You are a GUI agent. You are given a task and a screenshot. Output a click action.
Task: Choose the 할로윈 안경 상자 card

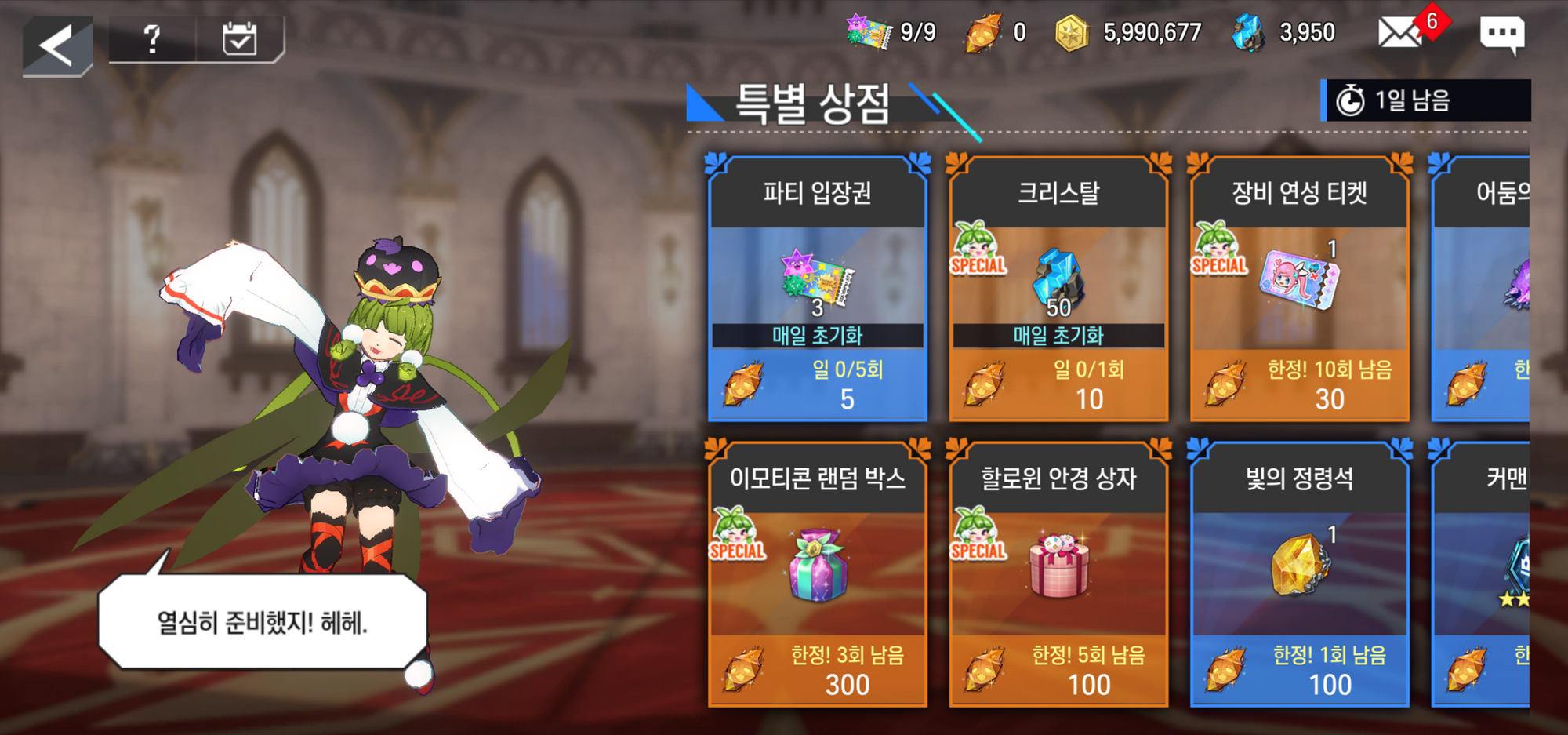[x=1058, y=574]
